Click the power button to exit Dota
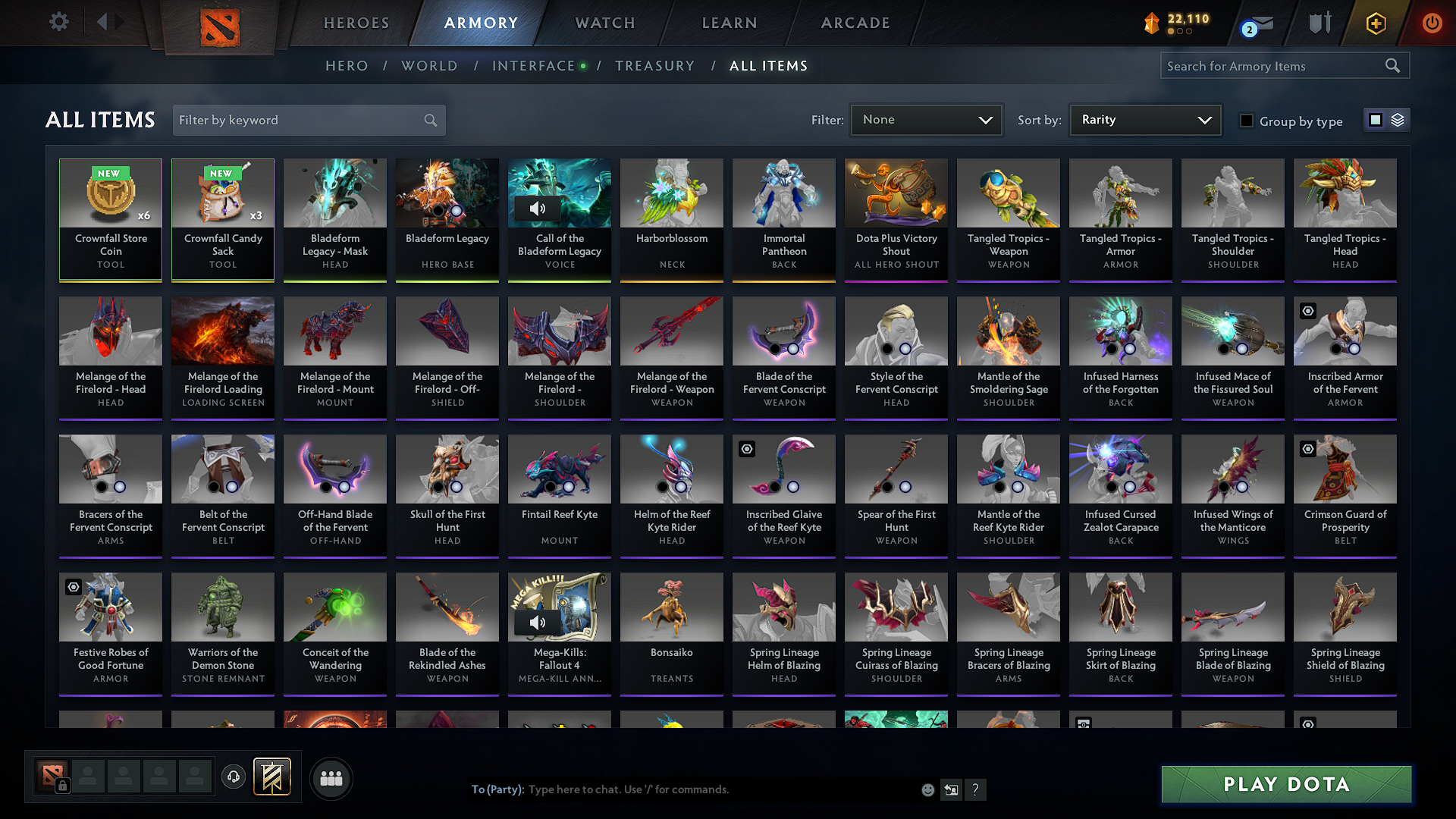1456x819 pixels. (1432, 23)
